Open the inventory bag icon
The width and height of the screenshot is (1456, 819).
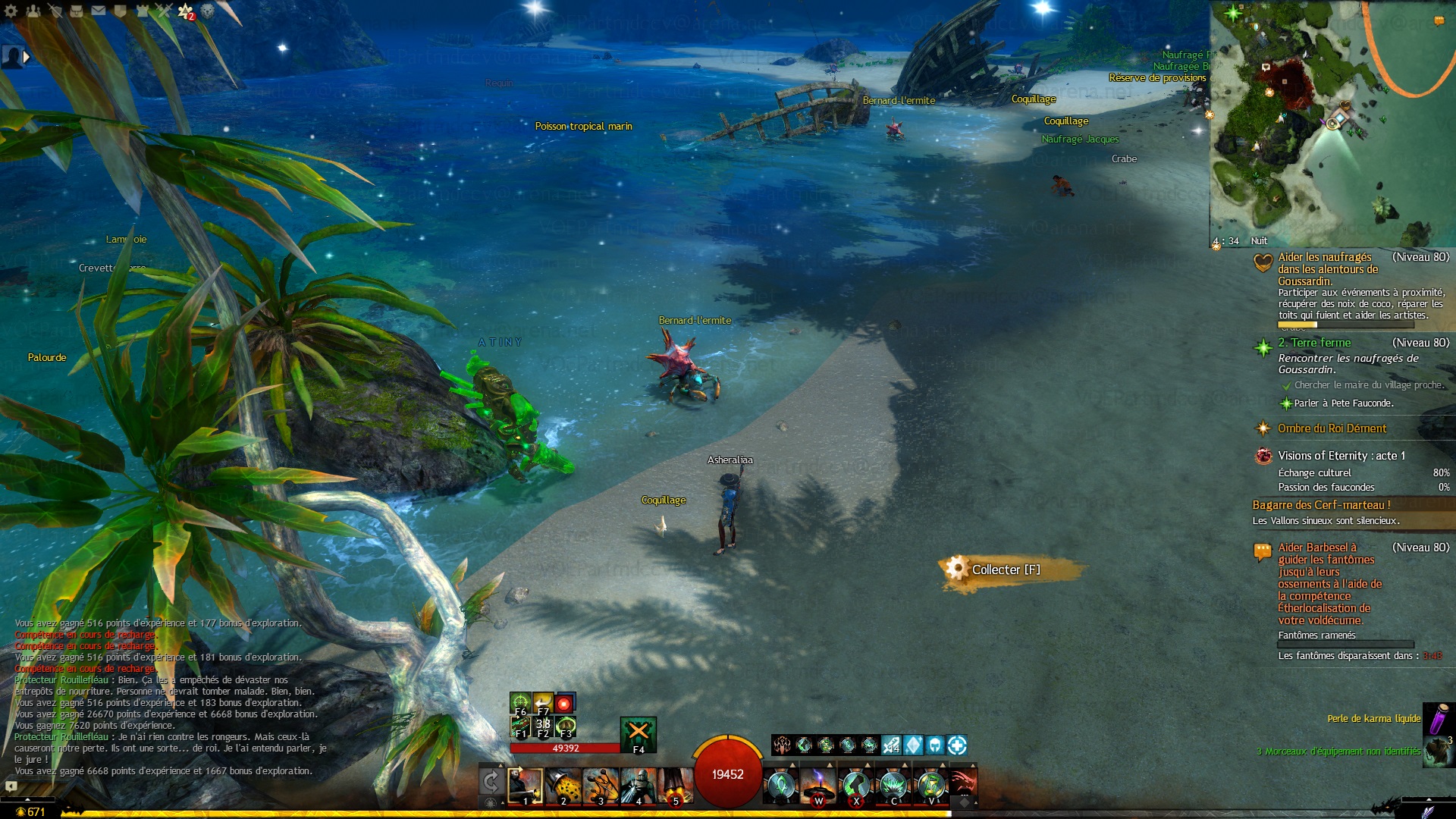click(x=77, y=11)
